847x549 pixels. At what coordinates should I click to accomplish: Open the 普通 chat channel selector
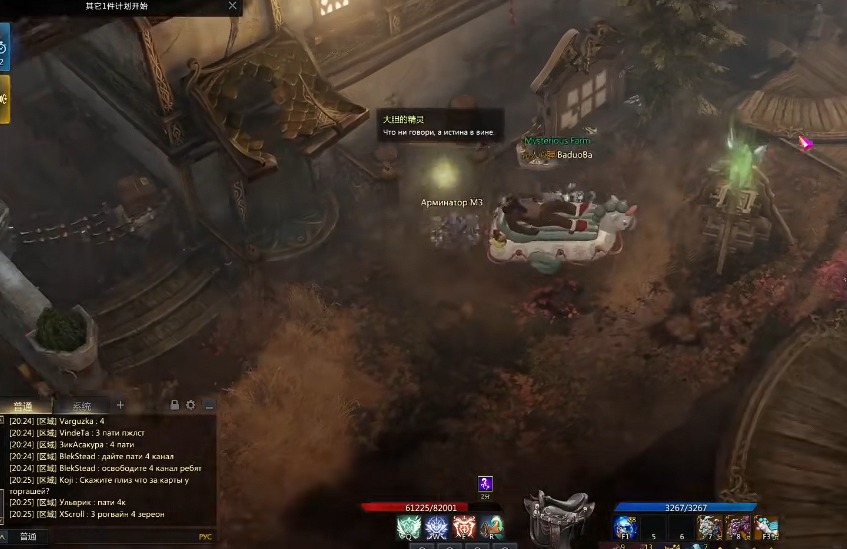[x=26, y=537]
